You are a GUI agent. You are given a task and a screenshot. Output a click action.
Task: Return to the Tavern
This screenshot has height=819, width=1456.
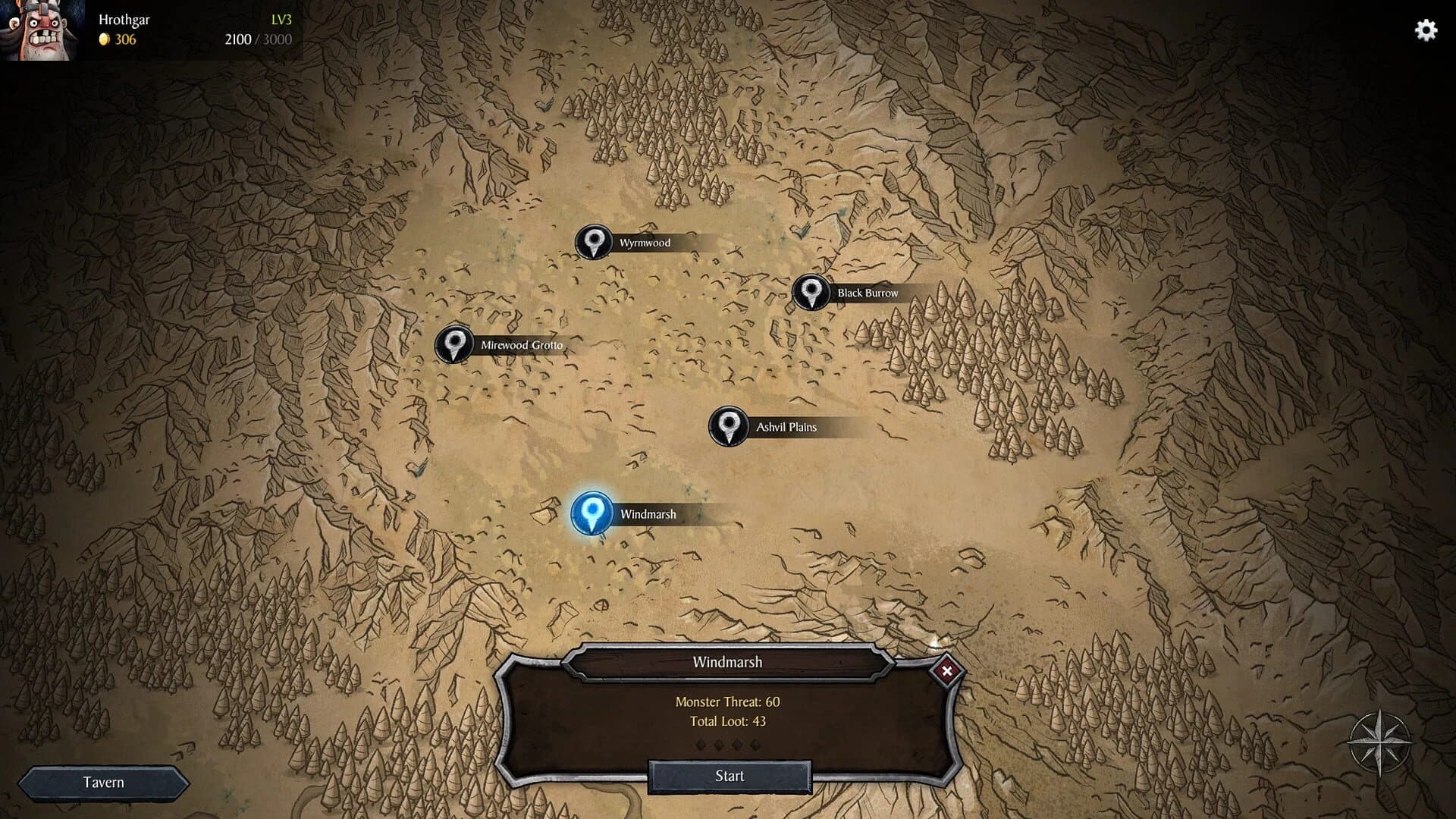[x=105, y=782]
